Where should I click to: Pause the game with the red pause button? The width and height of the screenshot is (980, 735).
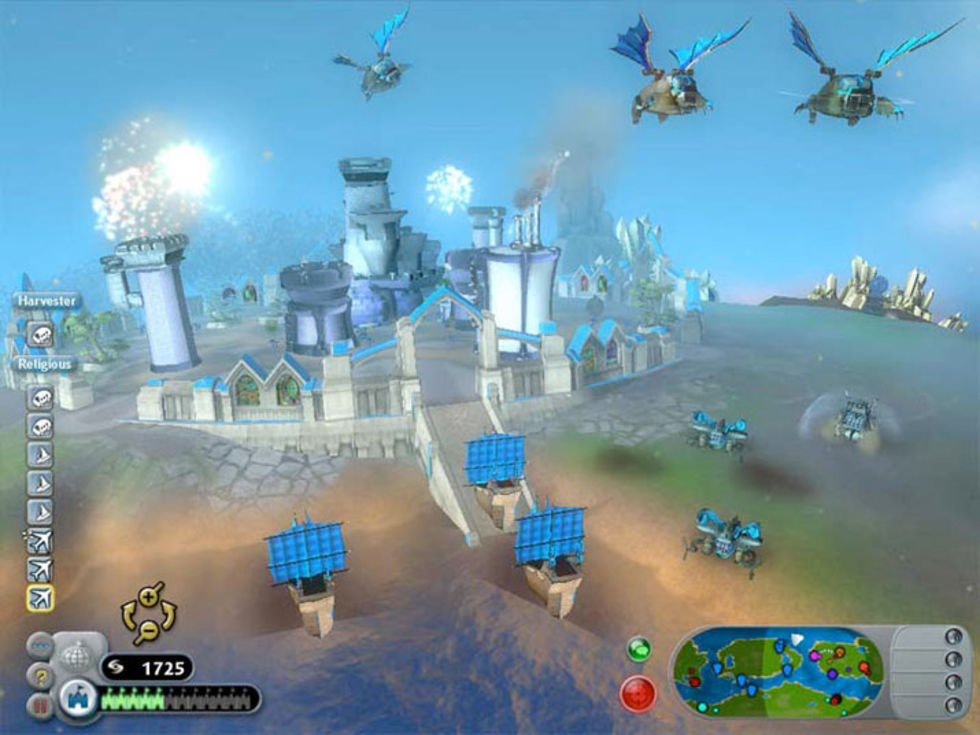41,704
